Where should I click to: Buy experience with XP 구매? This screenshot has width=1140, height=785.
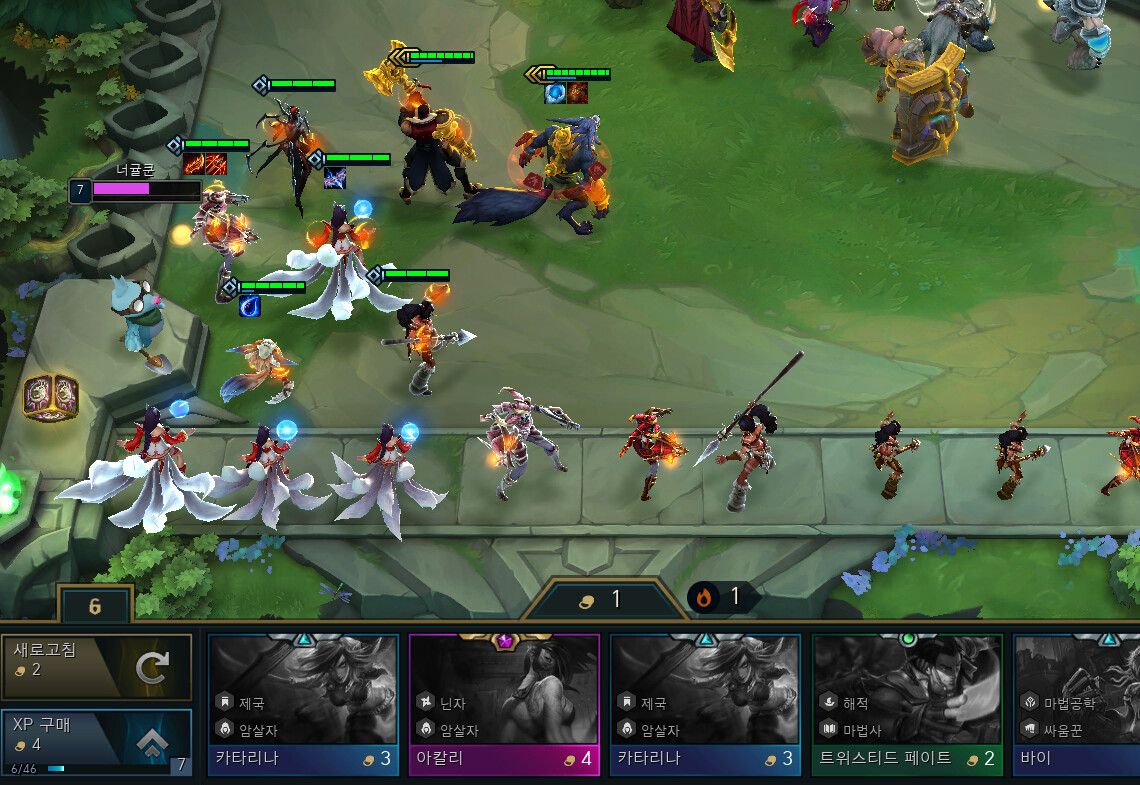pos(96,741)
